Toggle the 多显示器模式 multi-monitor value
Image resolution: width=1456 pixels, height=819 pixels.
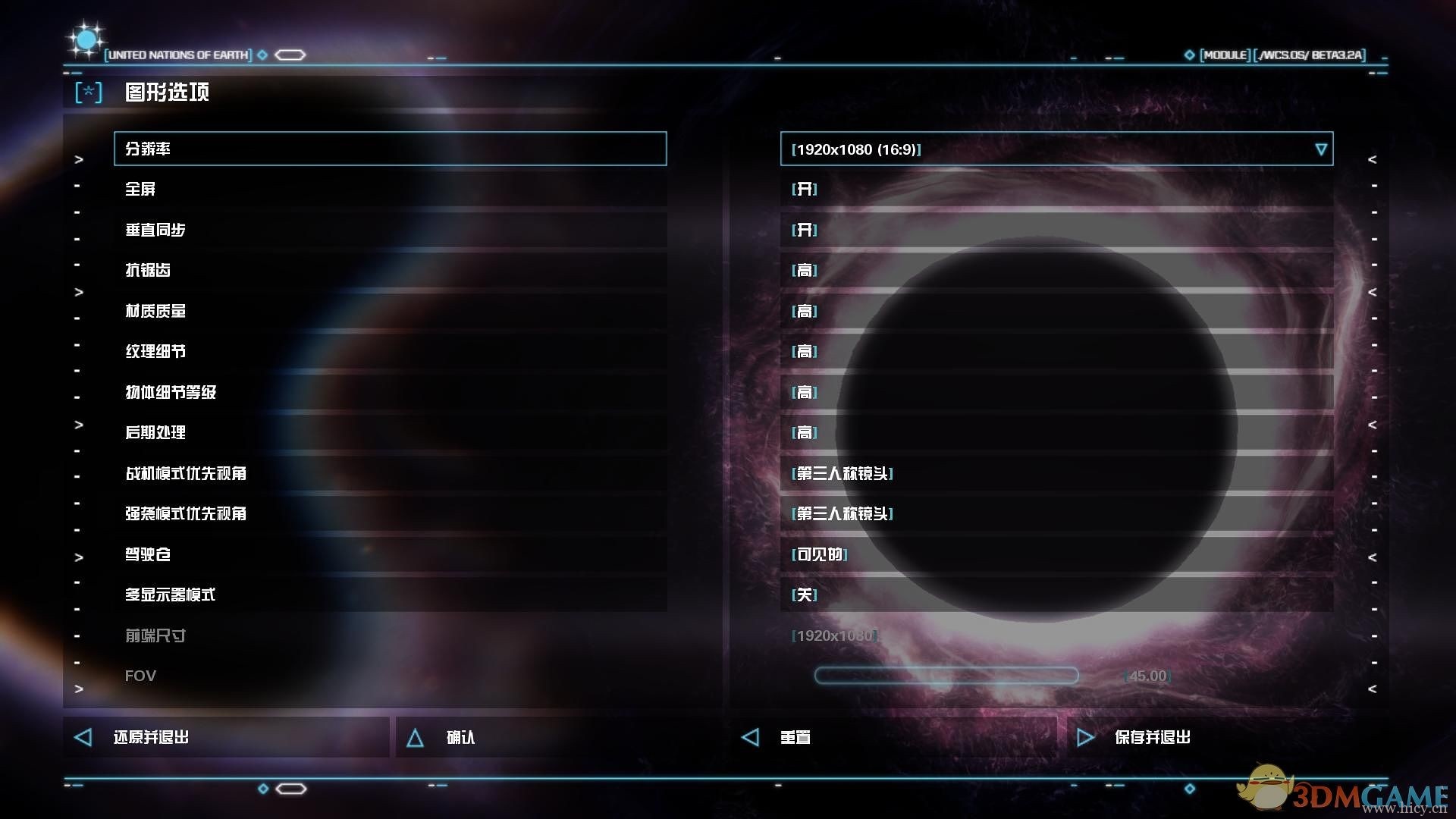[1056, 595]
